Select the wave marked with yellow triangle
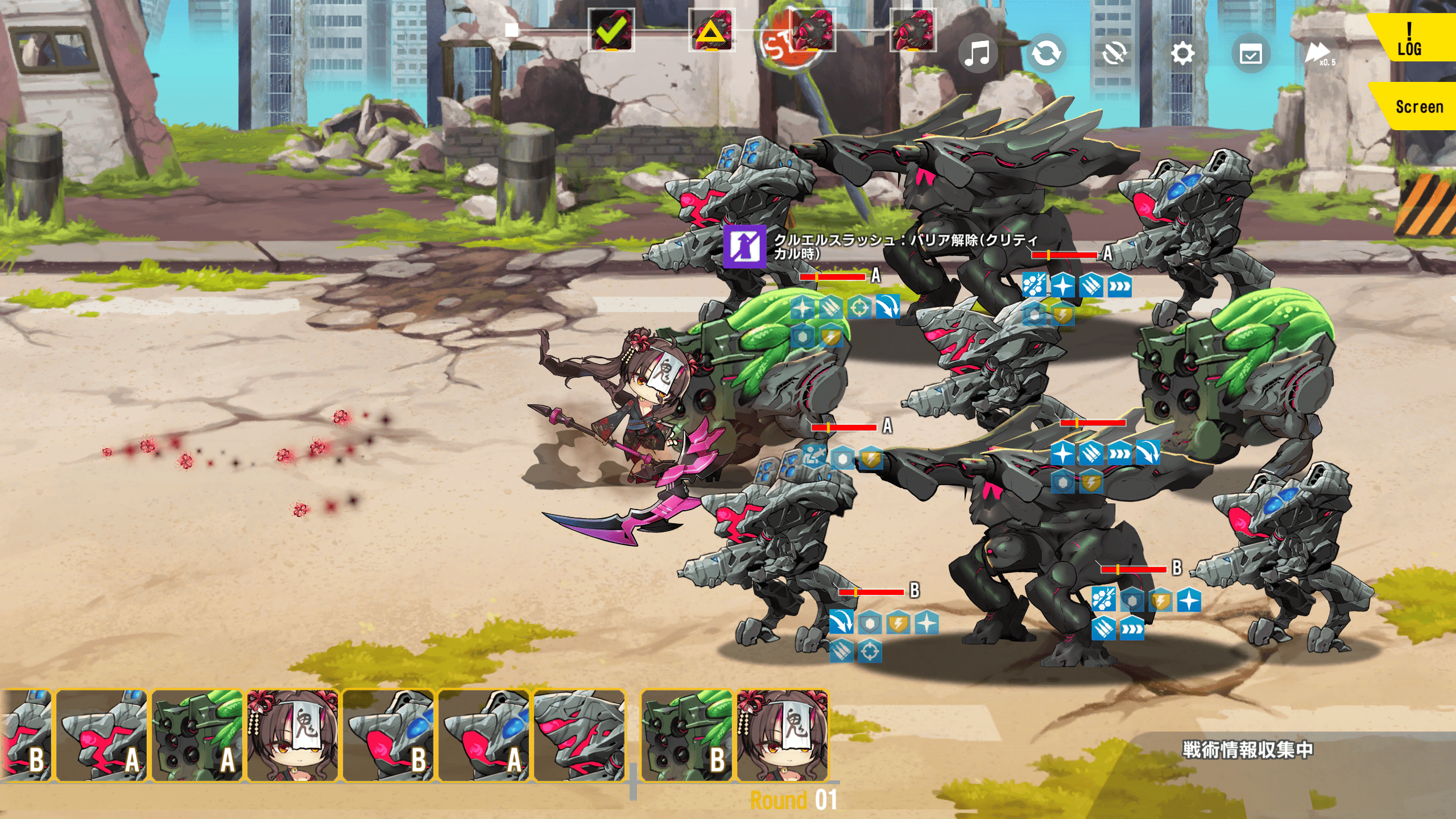Viewport: 1456px width, 819px height. [712, 30]
